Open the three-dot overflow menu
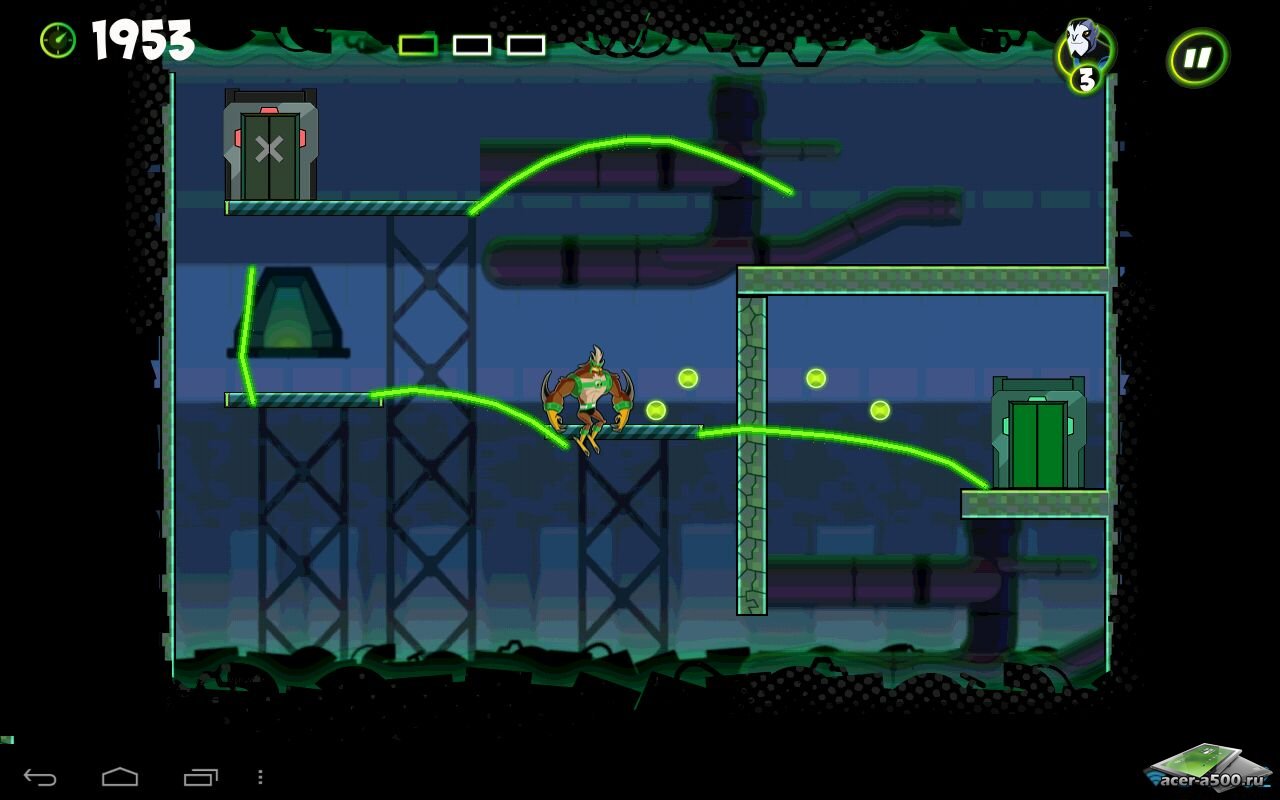The image size is (1280, 800). point(260,777)
